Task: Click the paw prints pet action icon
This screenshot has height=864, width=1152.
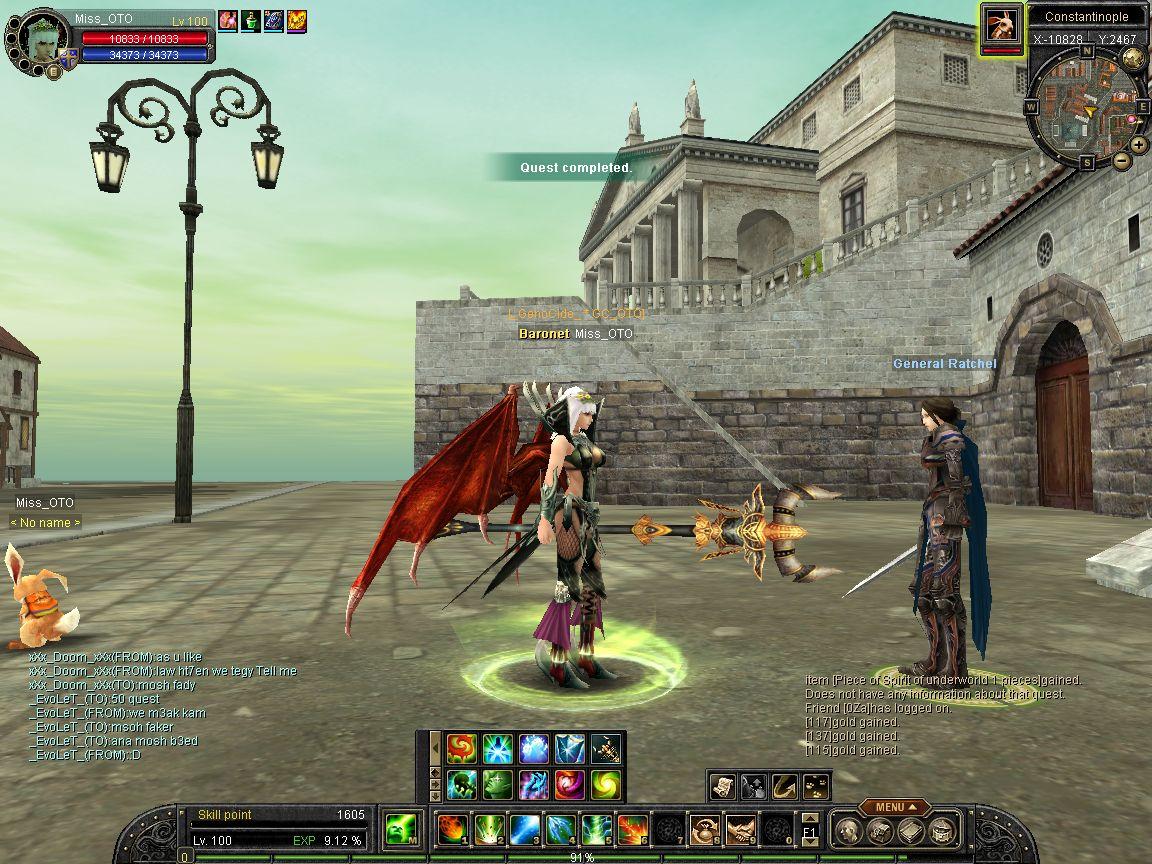Action: pyautogui.click(x=817, y=787)
